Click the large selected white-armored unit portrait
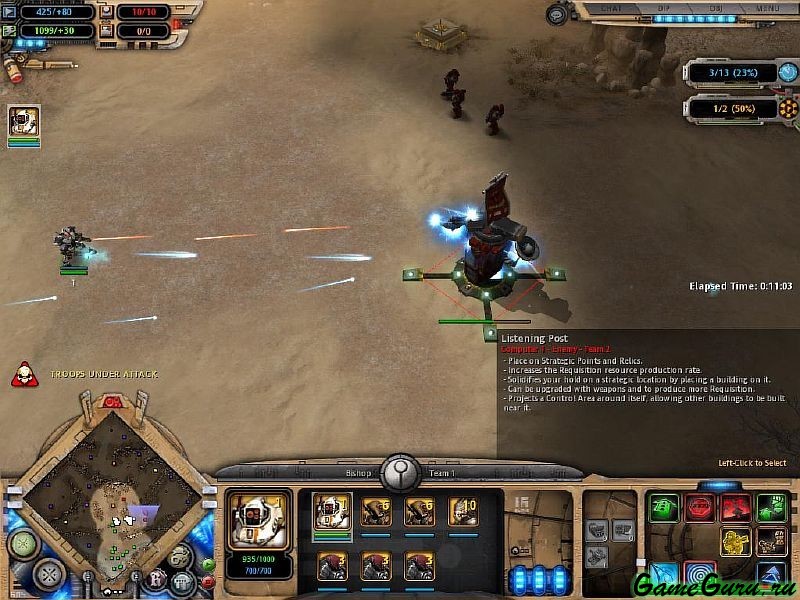Screen dimensions: 800x600 (259, 518)
